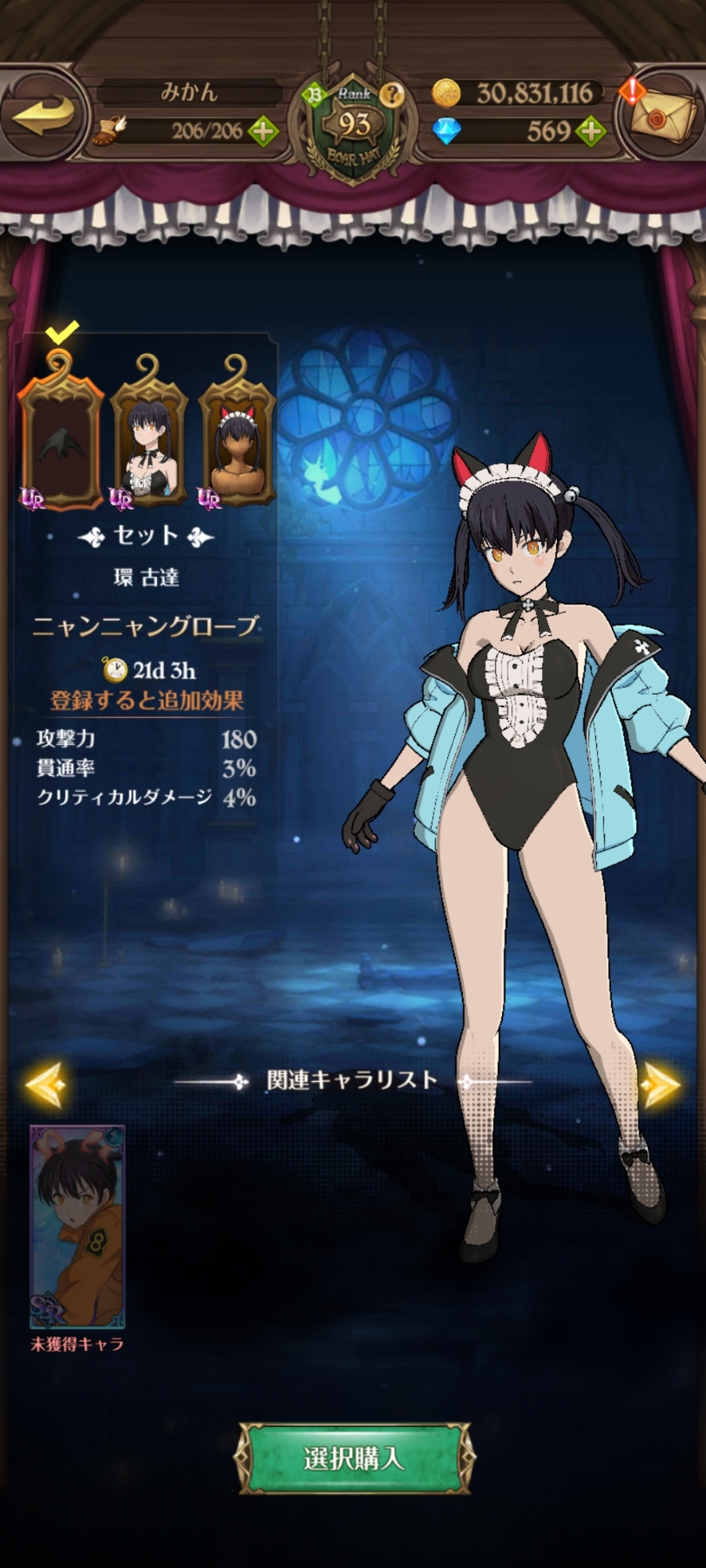This screenshot has height=1568, width=706.
Task: Open the unobtained SSR character card
Action: click(x=77, y=1226)
